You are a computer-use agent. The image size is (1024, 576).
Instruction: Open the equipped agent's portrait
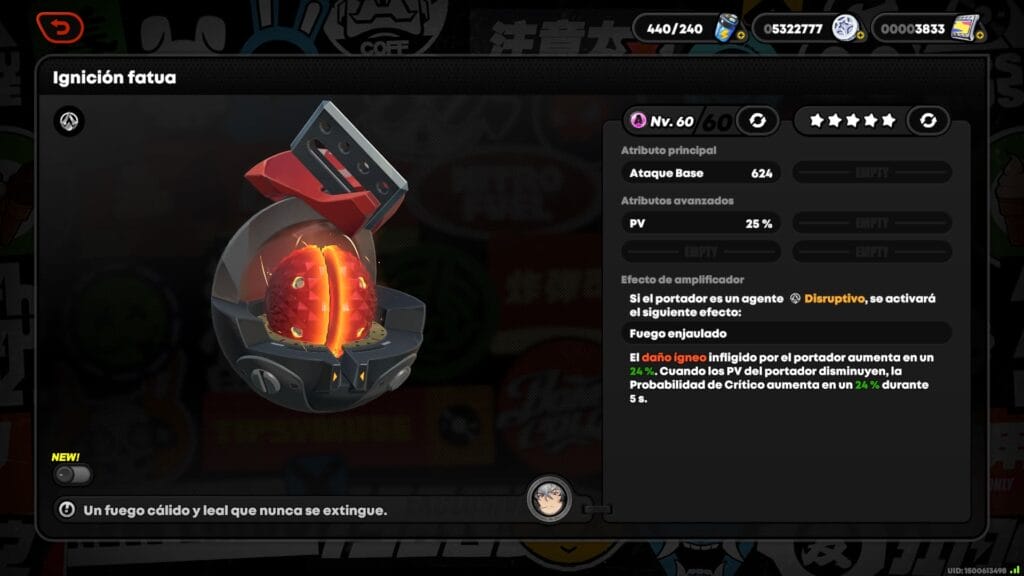click(550, 497)
